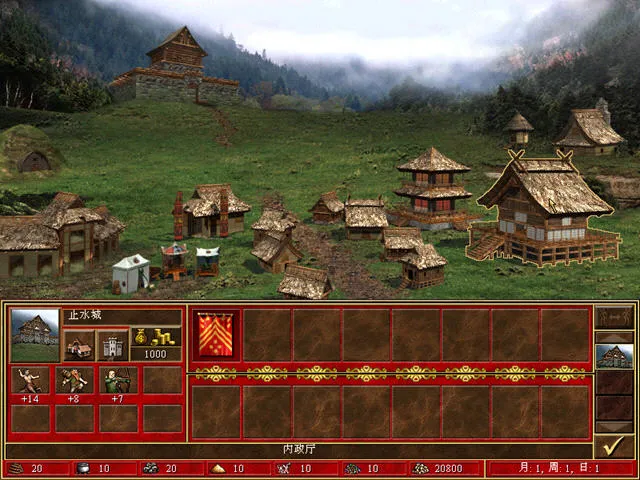
Task: Click the stone fort castle icon
Action: click(112, 345)
